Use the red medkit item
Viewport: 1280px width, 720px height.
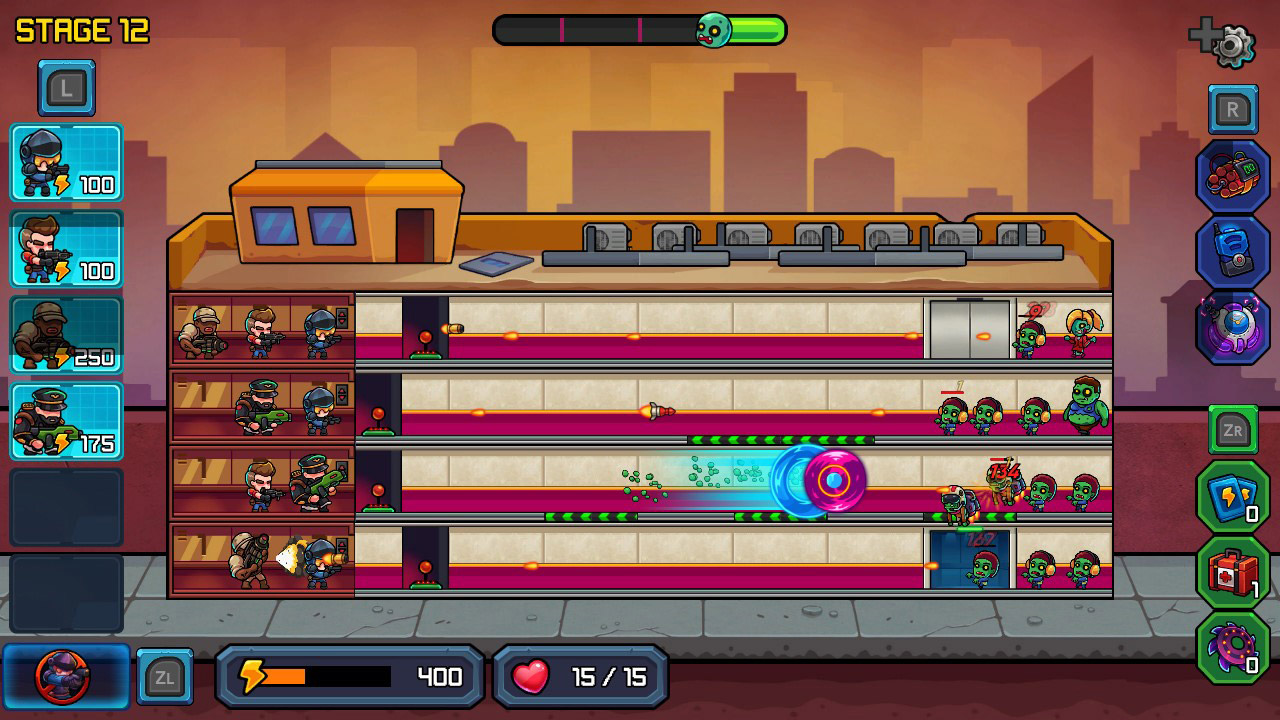pos(1232,571)
